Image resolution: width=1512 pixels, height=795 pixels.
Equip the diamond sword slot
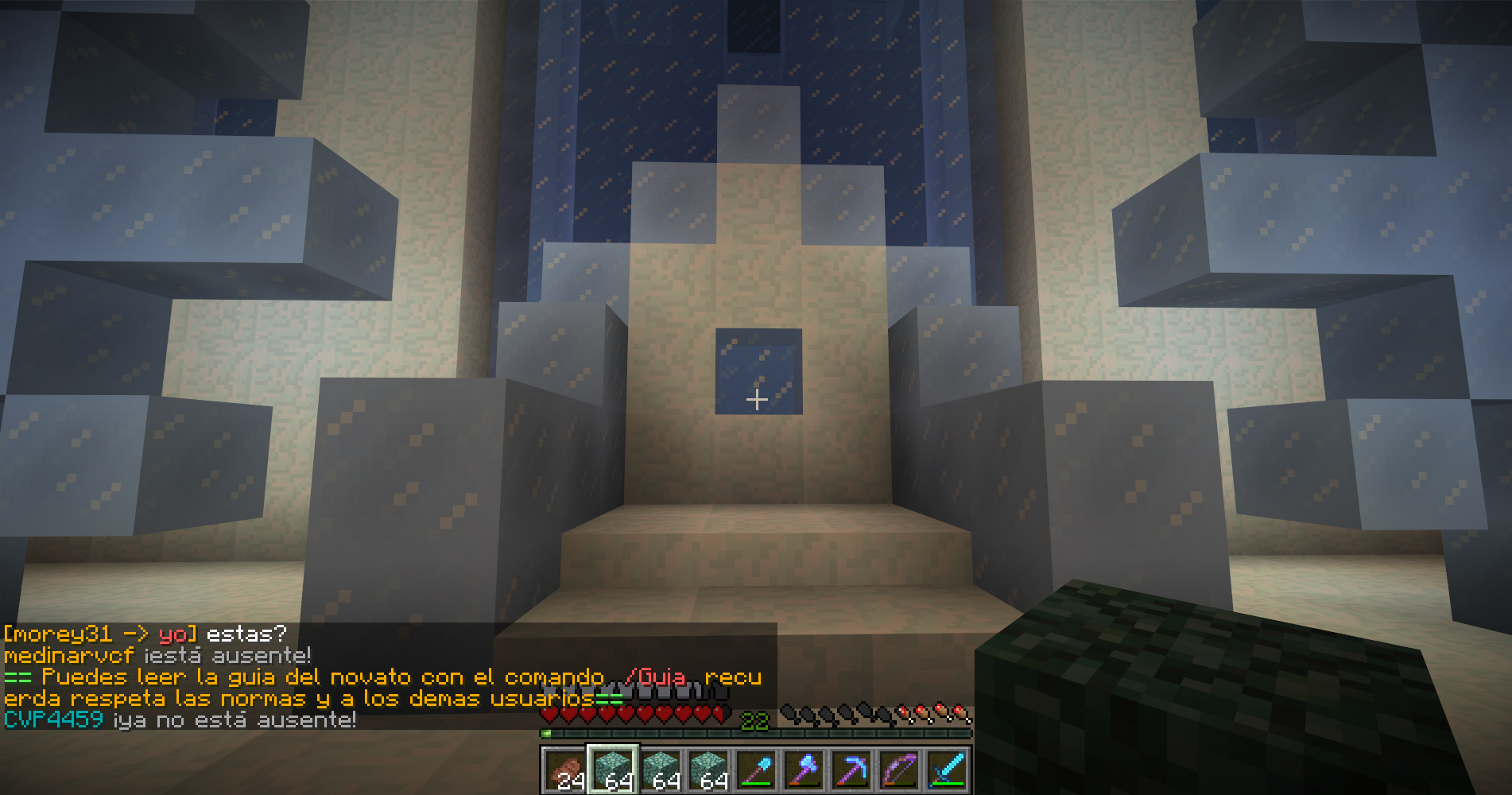click(947, 770)
